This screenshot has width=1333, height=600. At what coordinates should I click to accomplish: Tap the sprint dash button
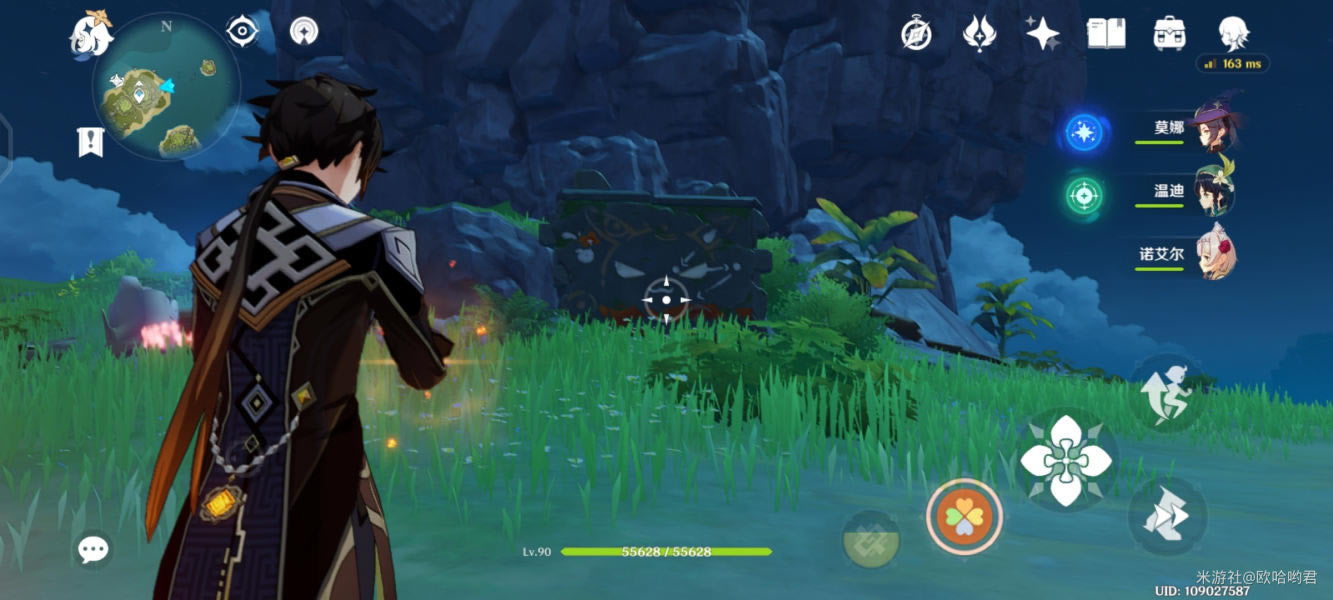click(1166, 516)
